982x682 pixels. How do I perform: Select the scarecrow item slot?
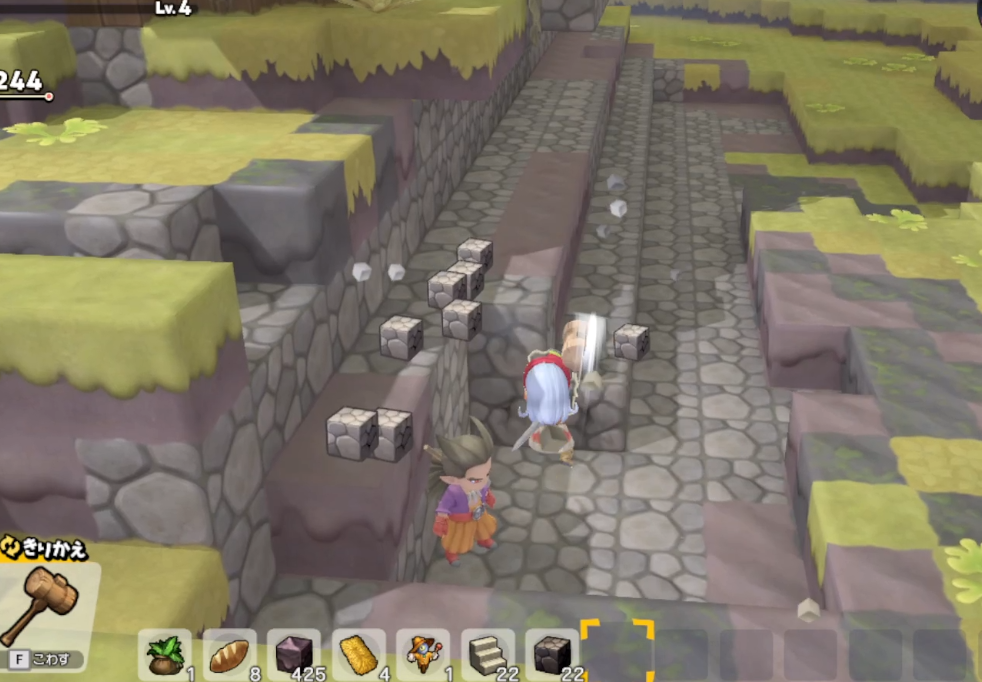423,655
